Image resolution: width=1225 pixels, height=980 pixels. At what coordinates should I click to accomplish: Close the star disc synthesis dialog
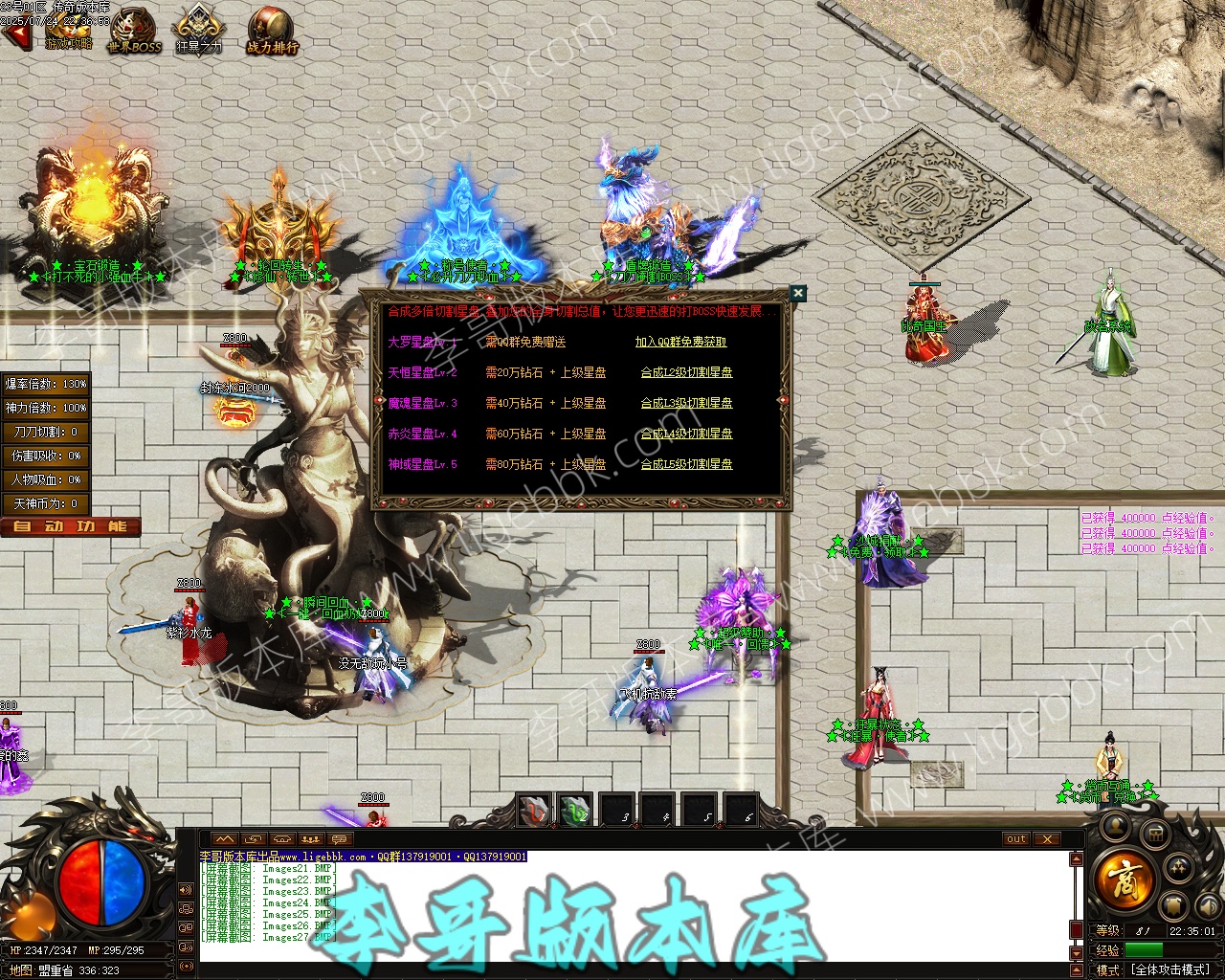(x=797, y=293)
